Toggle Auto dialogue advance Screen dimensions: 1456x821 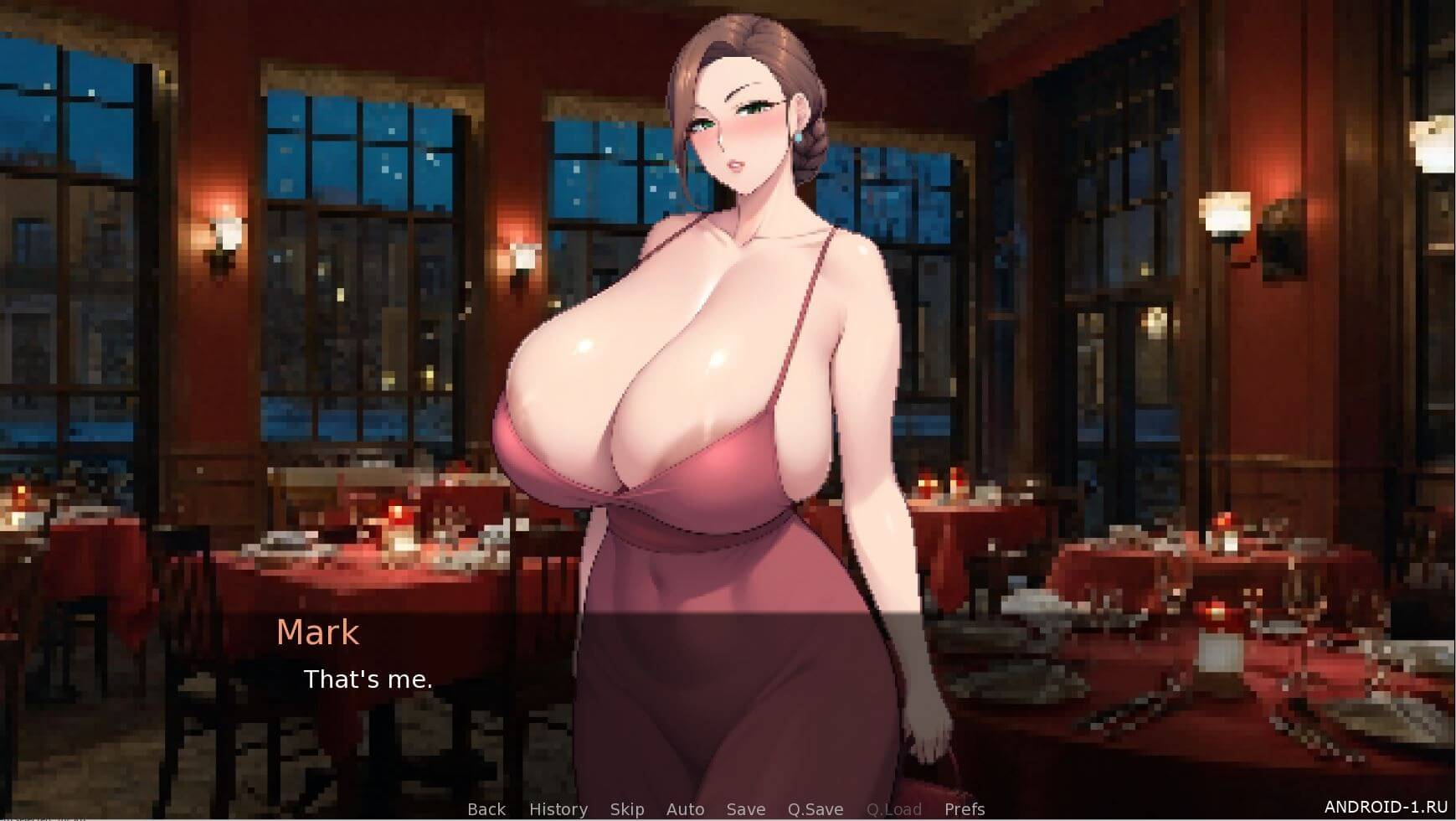685,809
